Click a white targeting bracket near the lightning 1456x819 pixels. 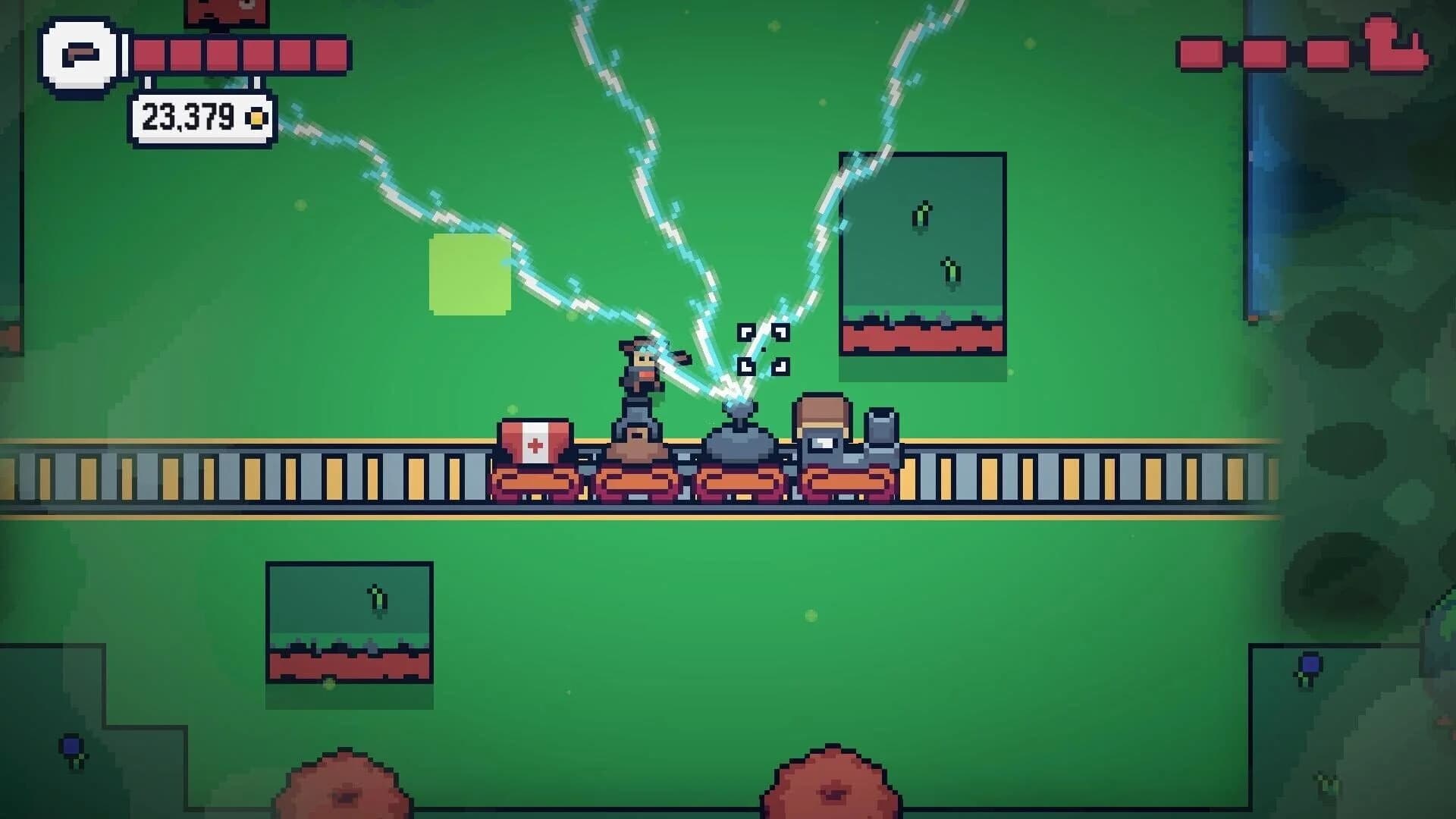pos(747,330)
